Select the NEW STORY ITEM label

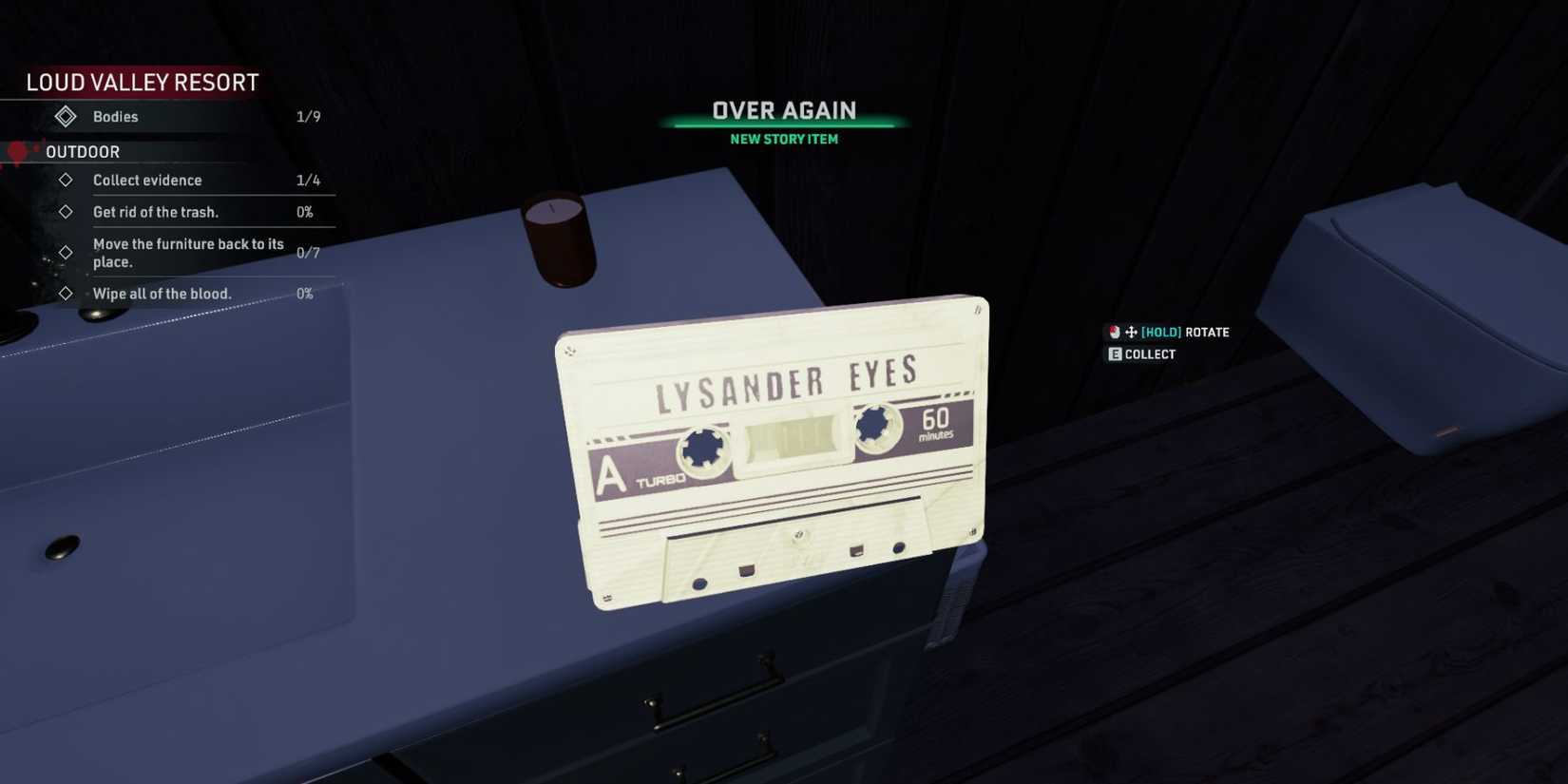pyautogui.click(x=782, y=139)
